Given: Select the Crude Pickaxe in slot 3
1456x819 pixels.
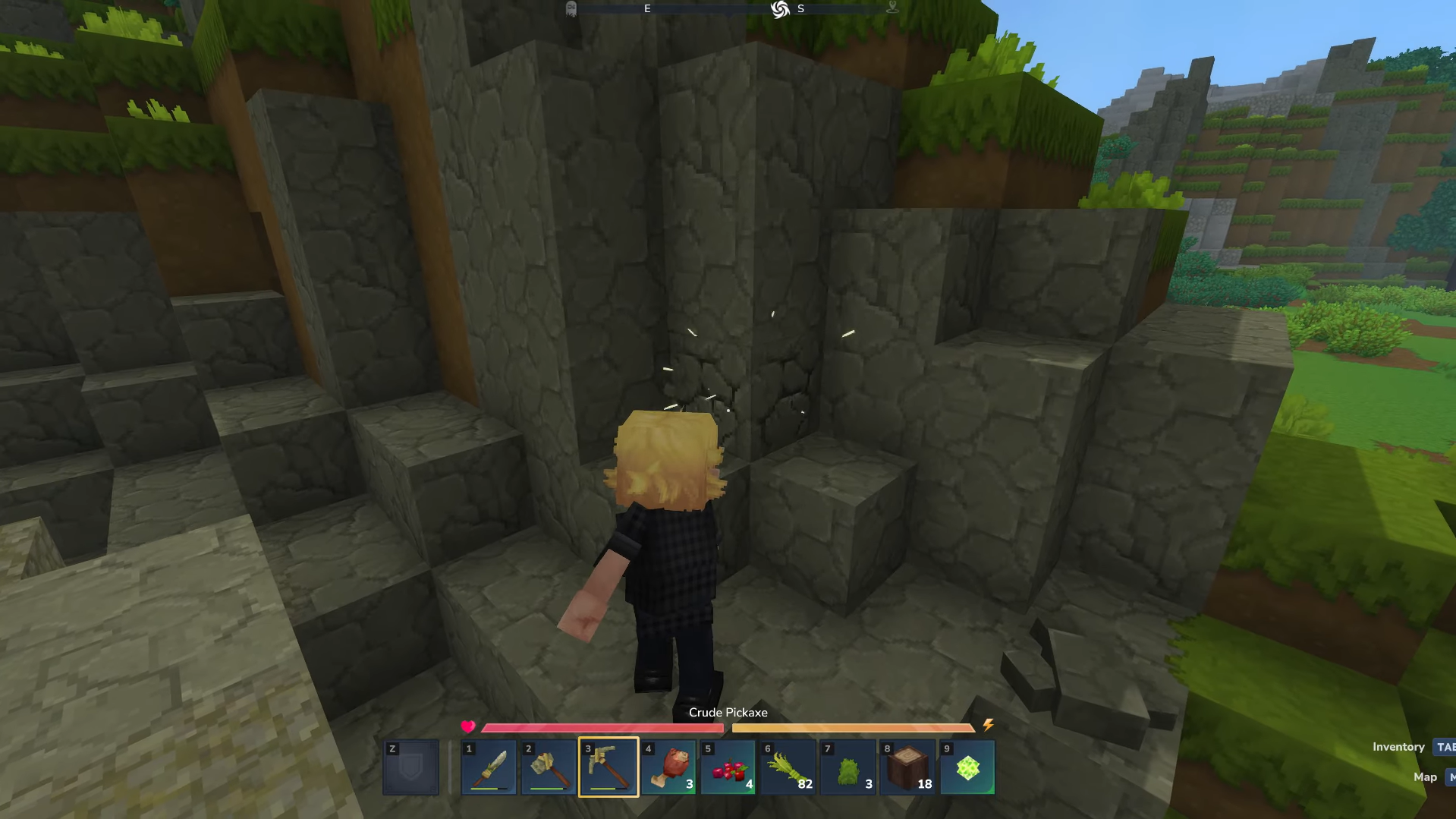Looking at the screenshot, I should pyautogui.click(x=608, y=767).
